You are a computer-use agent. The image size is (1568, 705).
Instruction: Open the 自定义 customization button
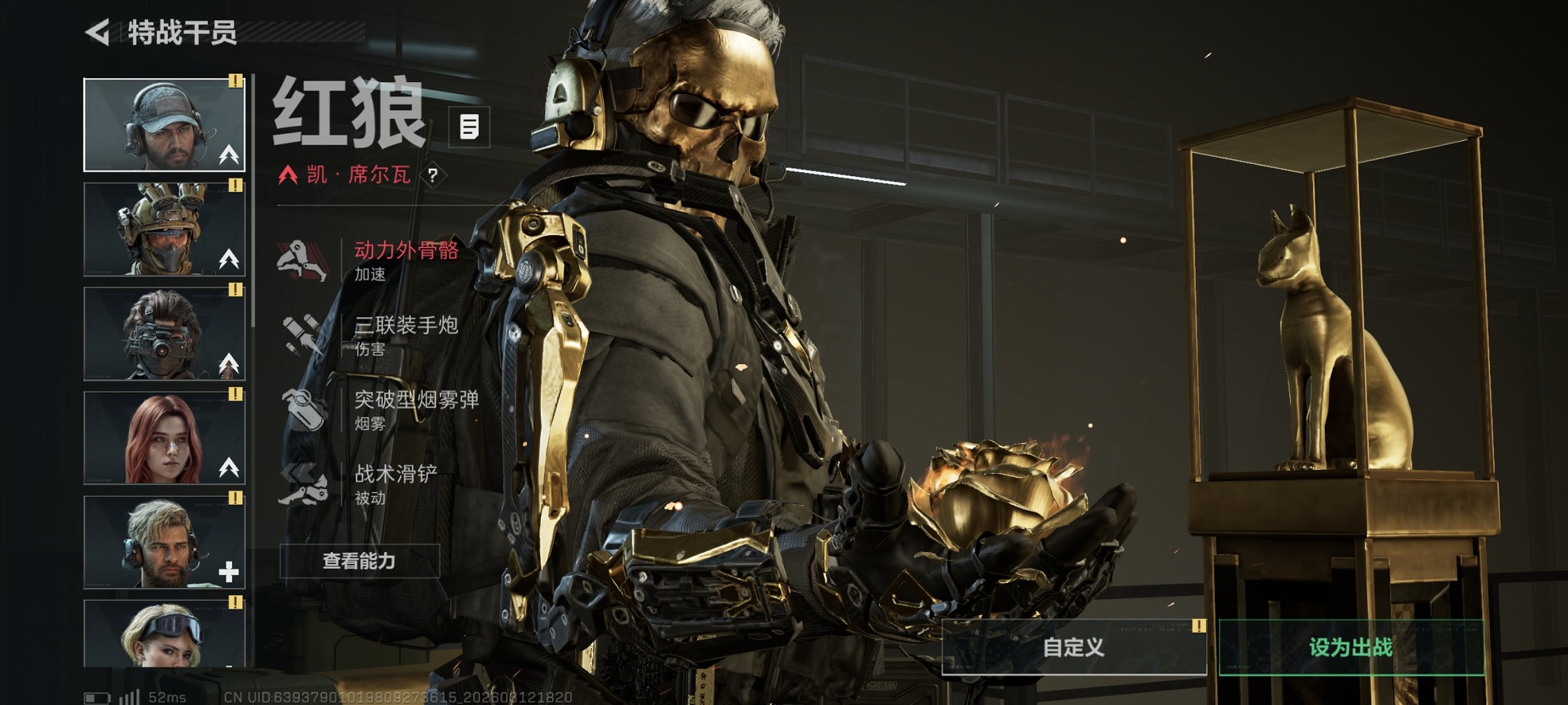click(1073, 647)
